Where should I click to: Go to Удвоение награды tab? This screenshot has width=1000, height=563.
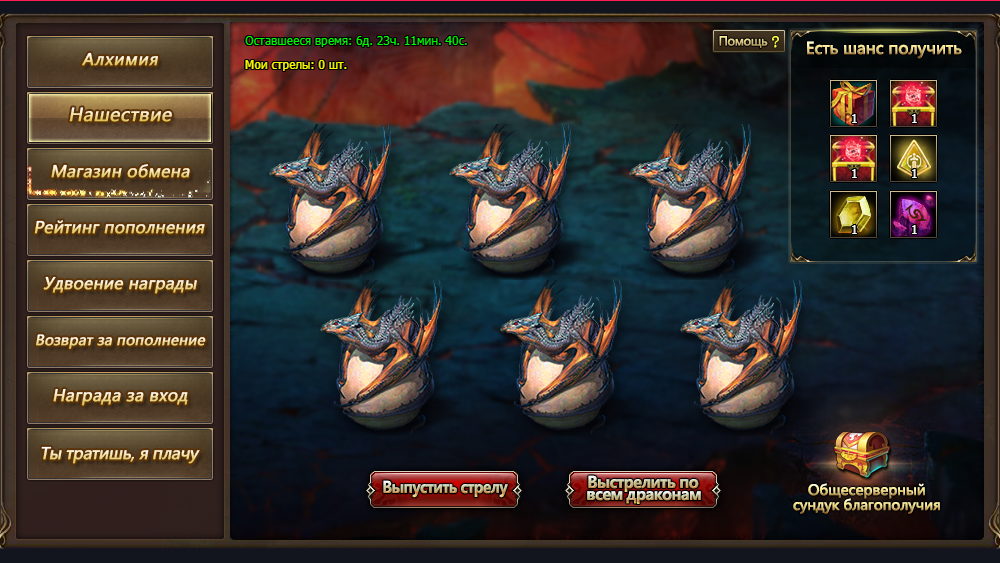120,285
